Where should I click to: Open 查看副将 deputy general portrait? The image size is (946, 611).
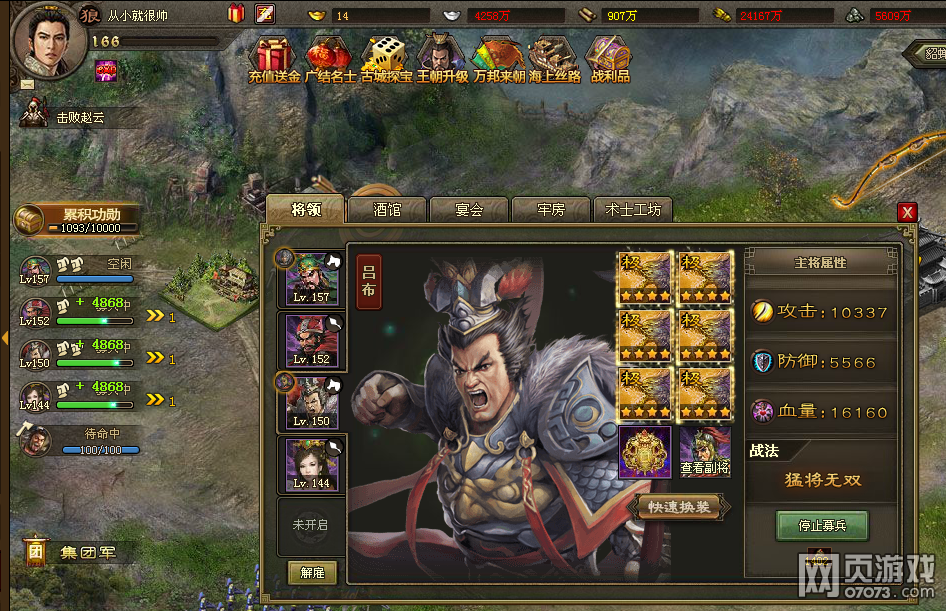[x=705, y=452]
